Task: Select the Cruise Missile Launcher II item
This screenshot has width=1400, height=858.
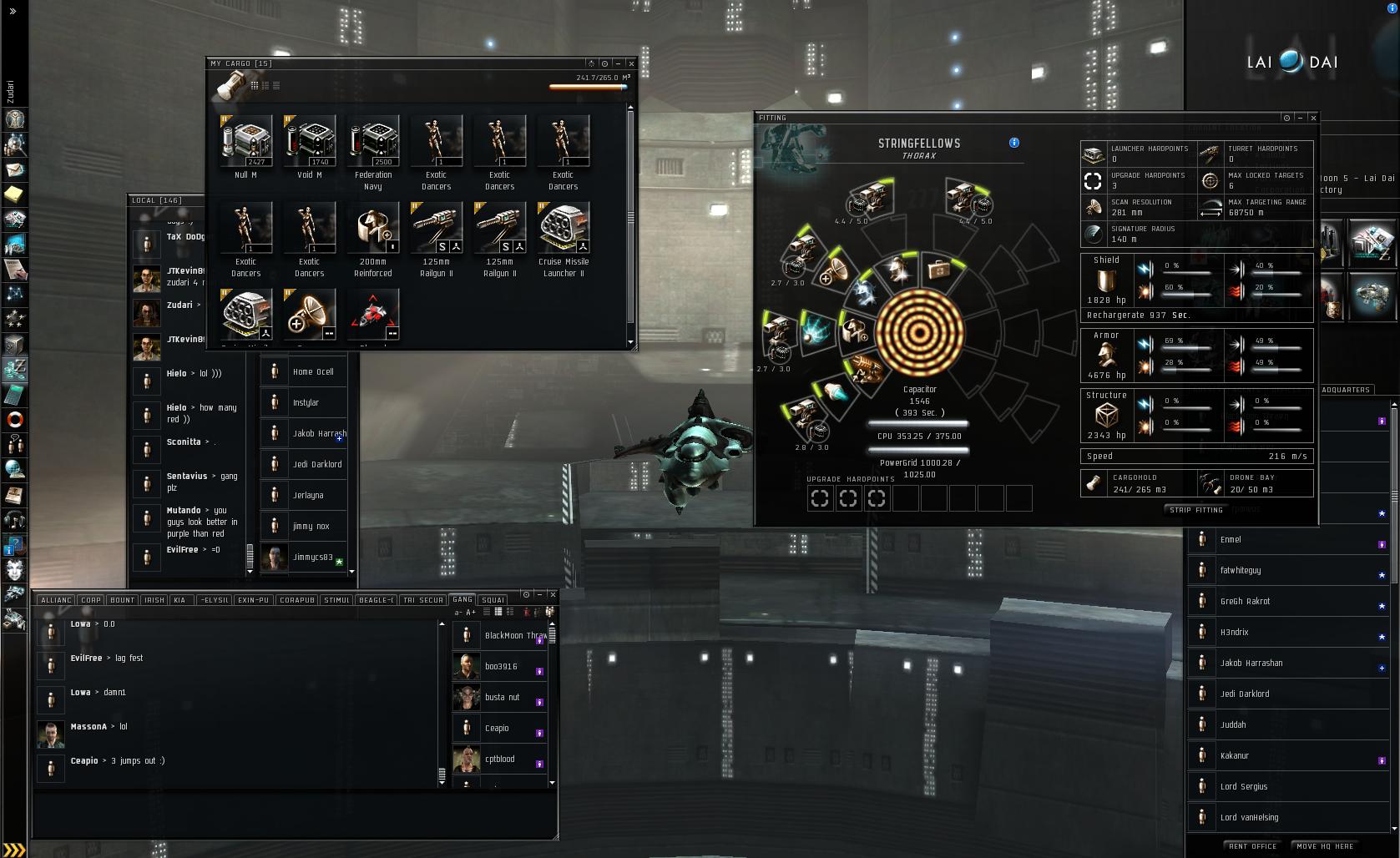Action: (x=563, y=229)
